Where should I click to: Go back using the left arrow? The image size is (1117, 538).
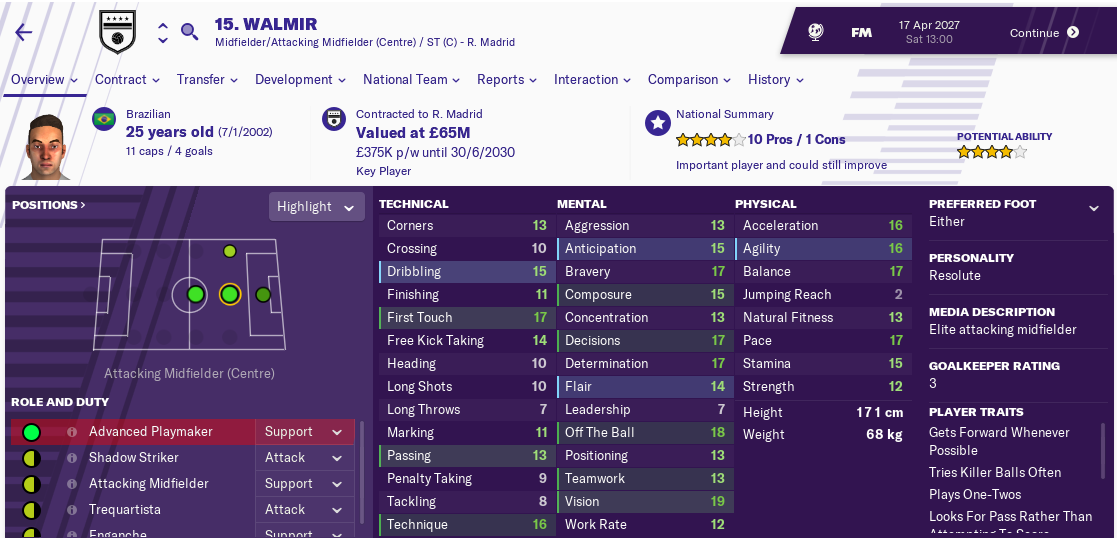coord(23,32)
